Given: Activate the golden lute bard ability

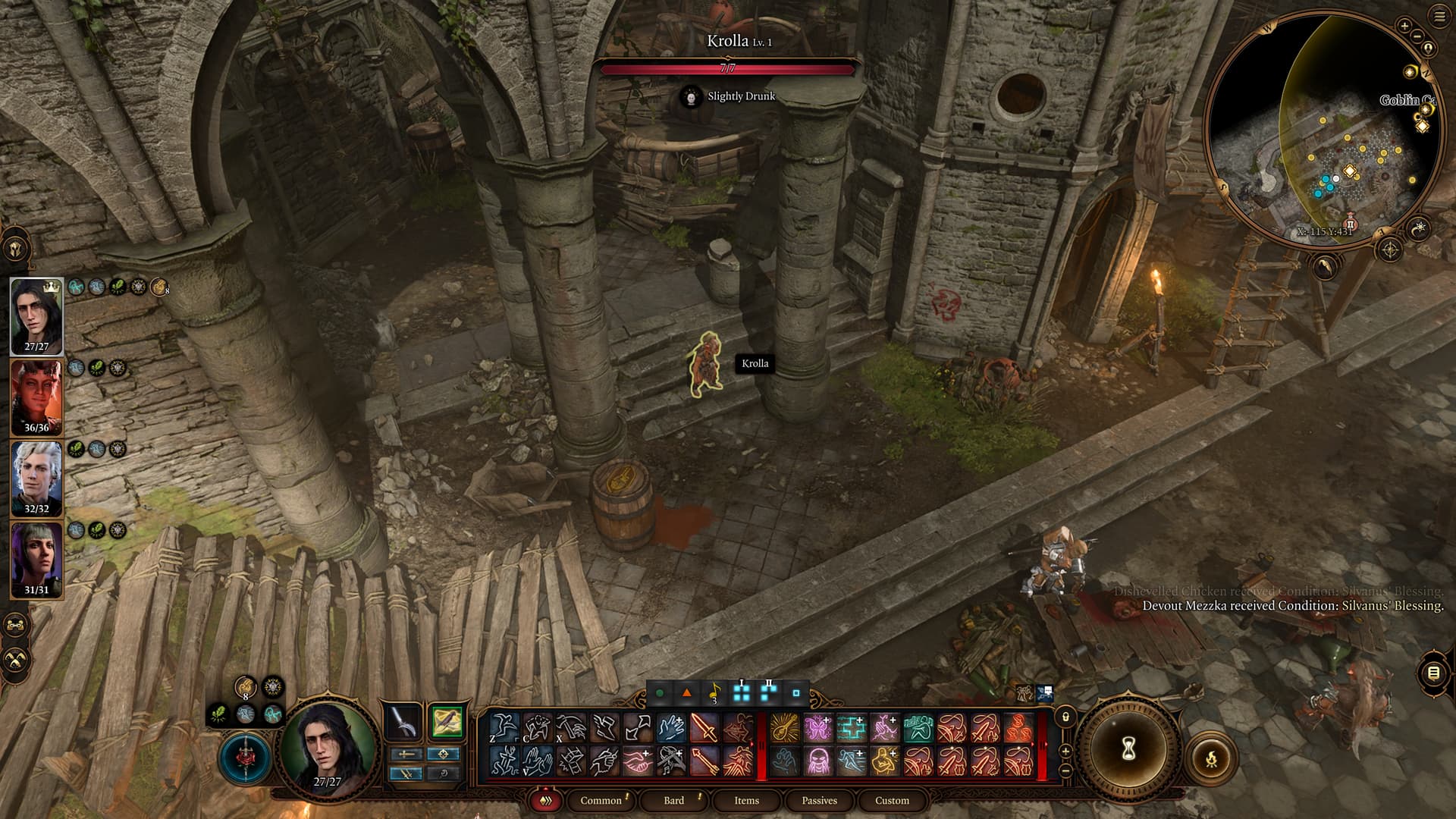Looking at the screenshot, I should [x=785, y=728].
